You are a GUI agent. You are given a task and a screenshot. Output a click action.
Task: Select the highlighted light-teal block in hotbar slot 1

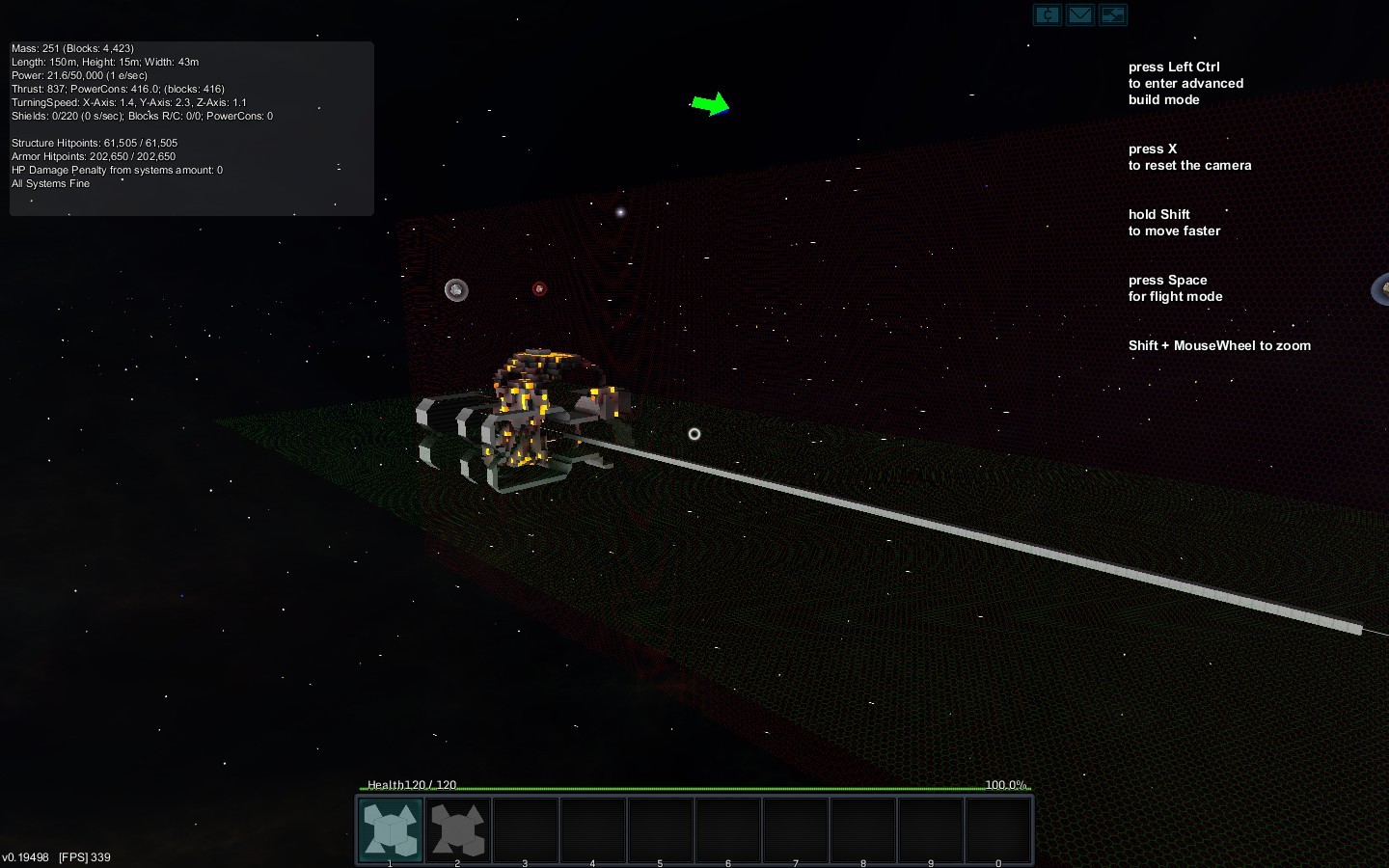391,829
